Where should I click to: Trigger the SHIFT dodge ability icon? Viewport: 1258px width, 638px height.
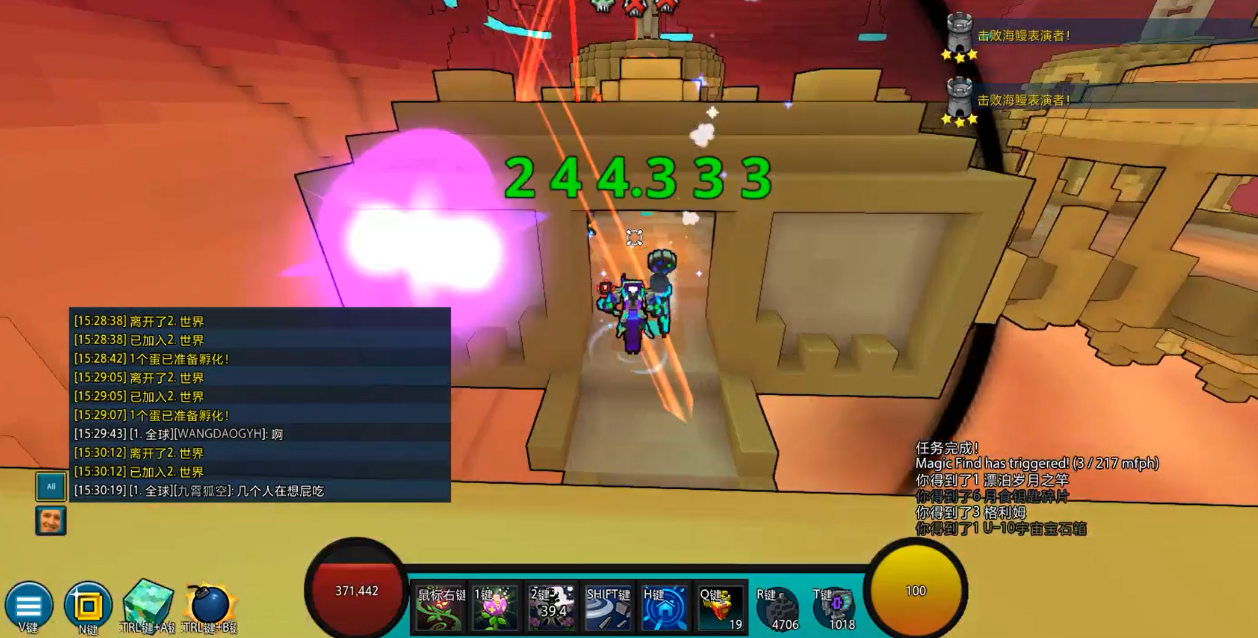[608, 608]
